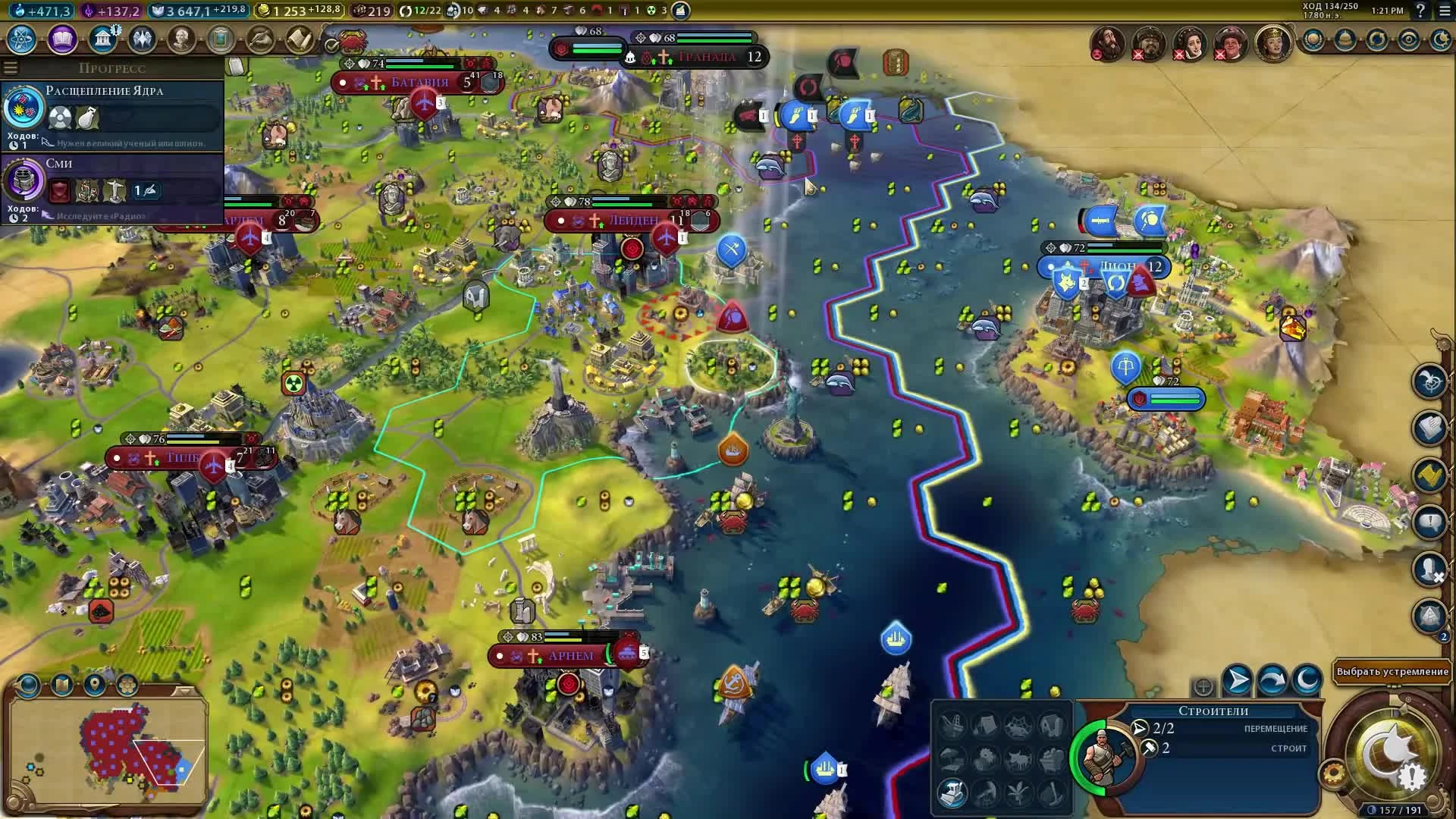Click the Сми civic research progress bar
Viewport: 1456px width, 819px height.
point(114,190)
